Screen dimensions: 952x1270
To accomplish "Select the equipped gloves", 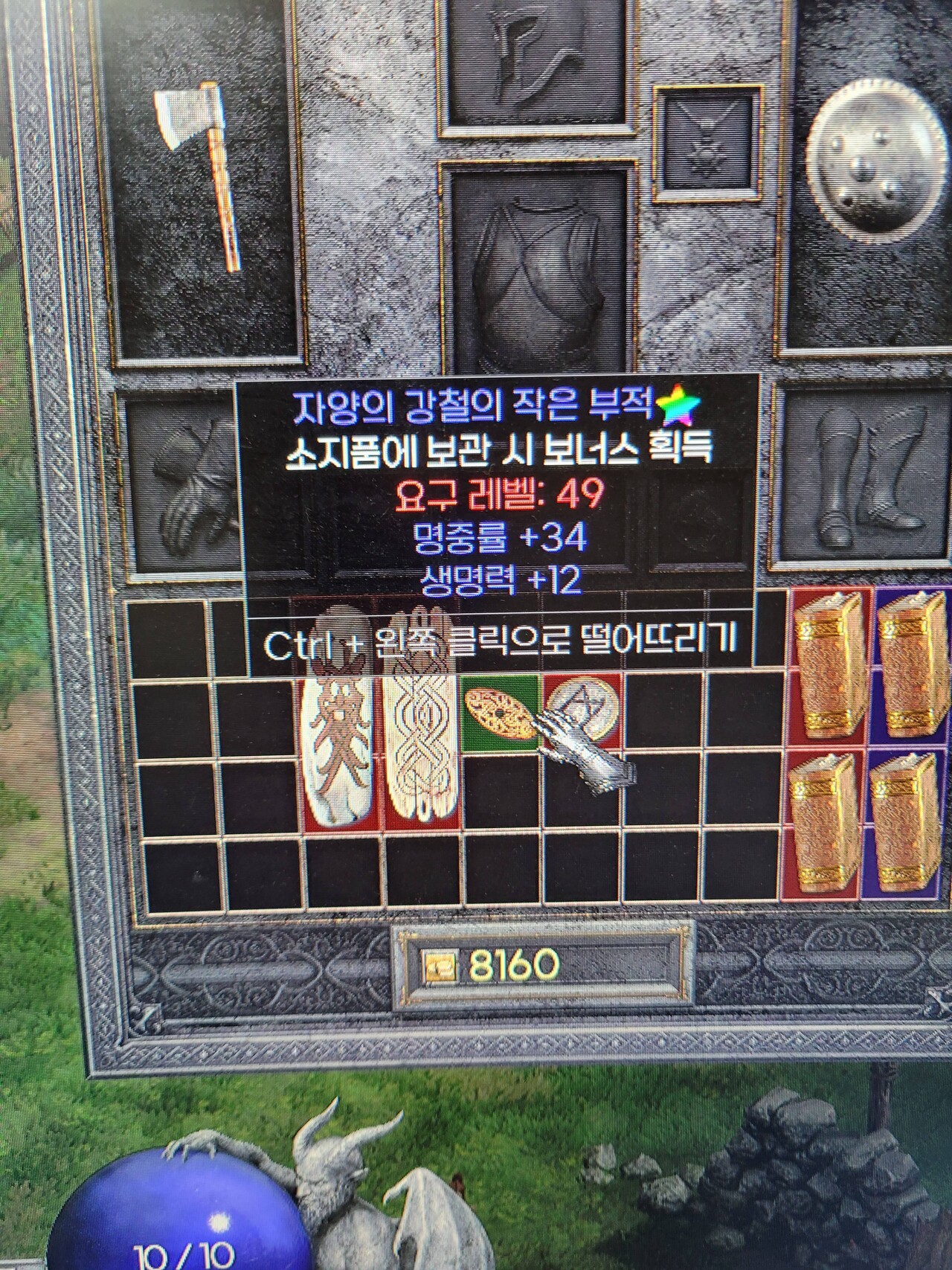I will [182, 484].
